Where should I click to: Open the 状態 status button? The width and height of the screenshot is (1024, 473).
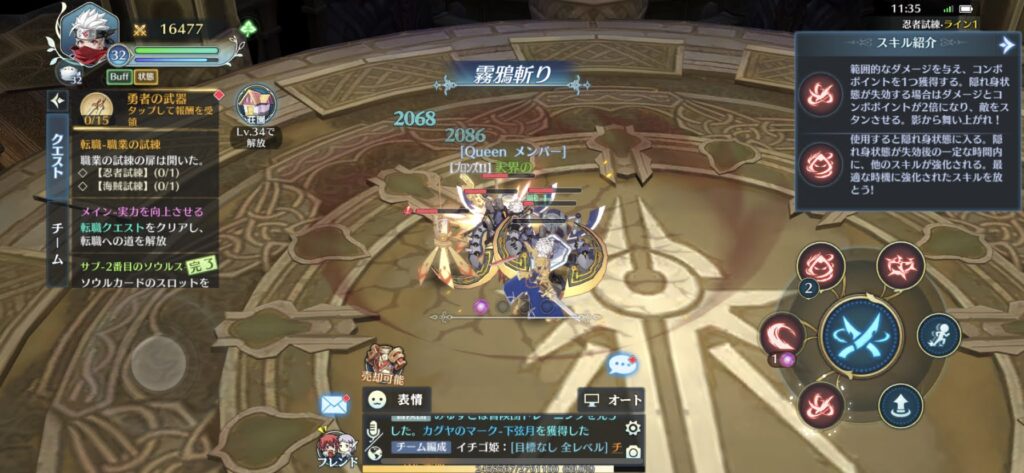tap(146, 76)
